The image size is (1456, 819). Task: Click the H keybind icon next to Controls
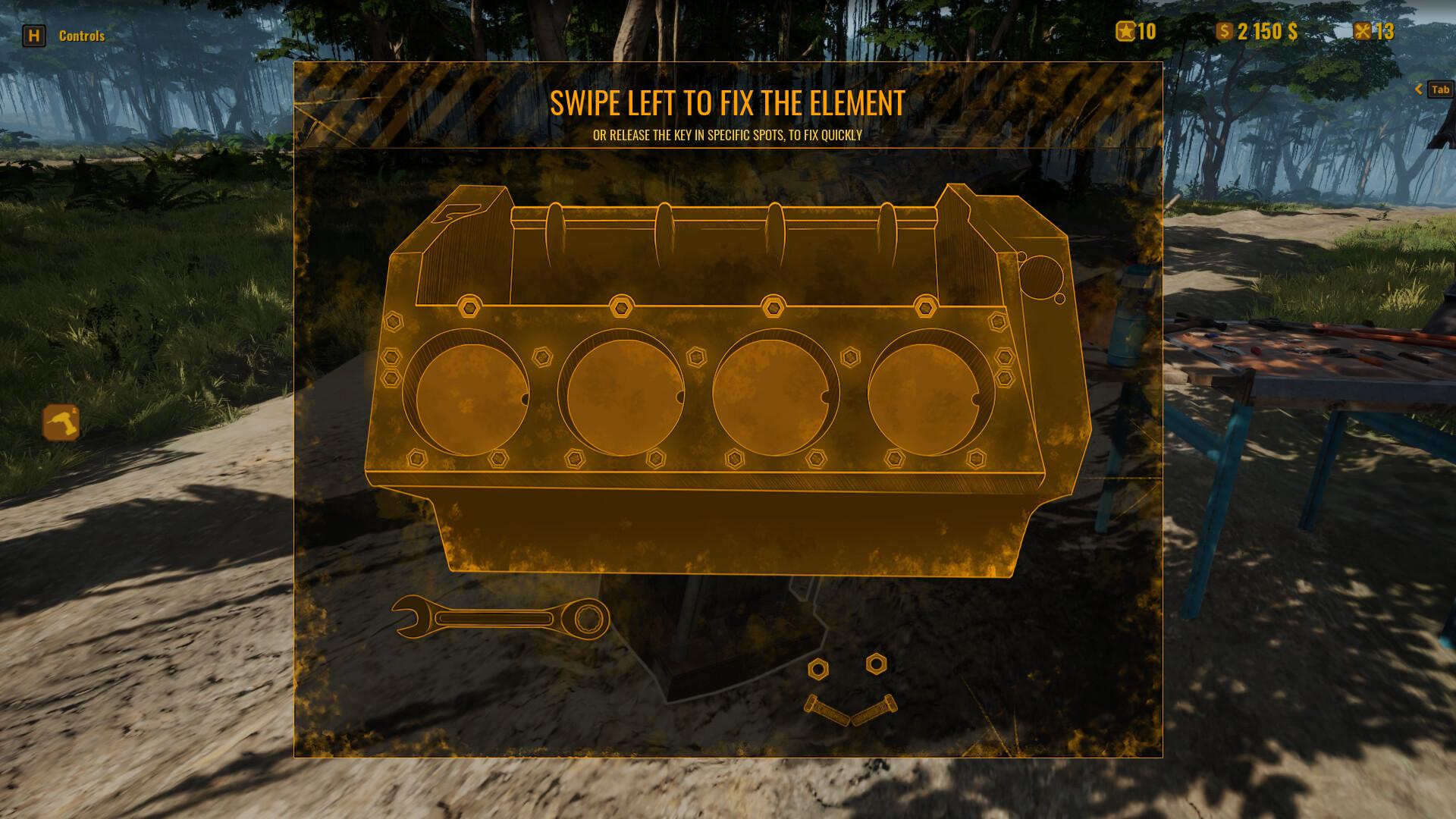coord(33,35)
